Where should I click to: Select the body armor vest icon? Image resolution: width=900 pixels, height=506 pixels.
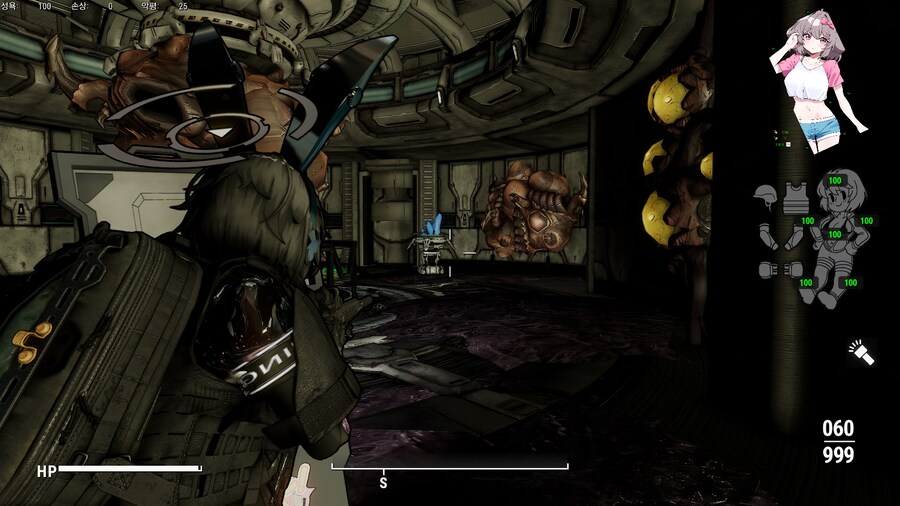(795, 197)
